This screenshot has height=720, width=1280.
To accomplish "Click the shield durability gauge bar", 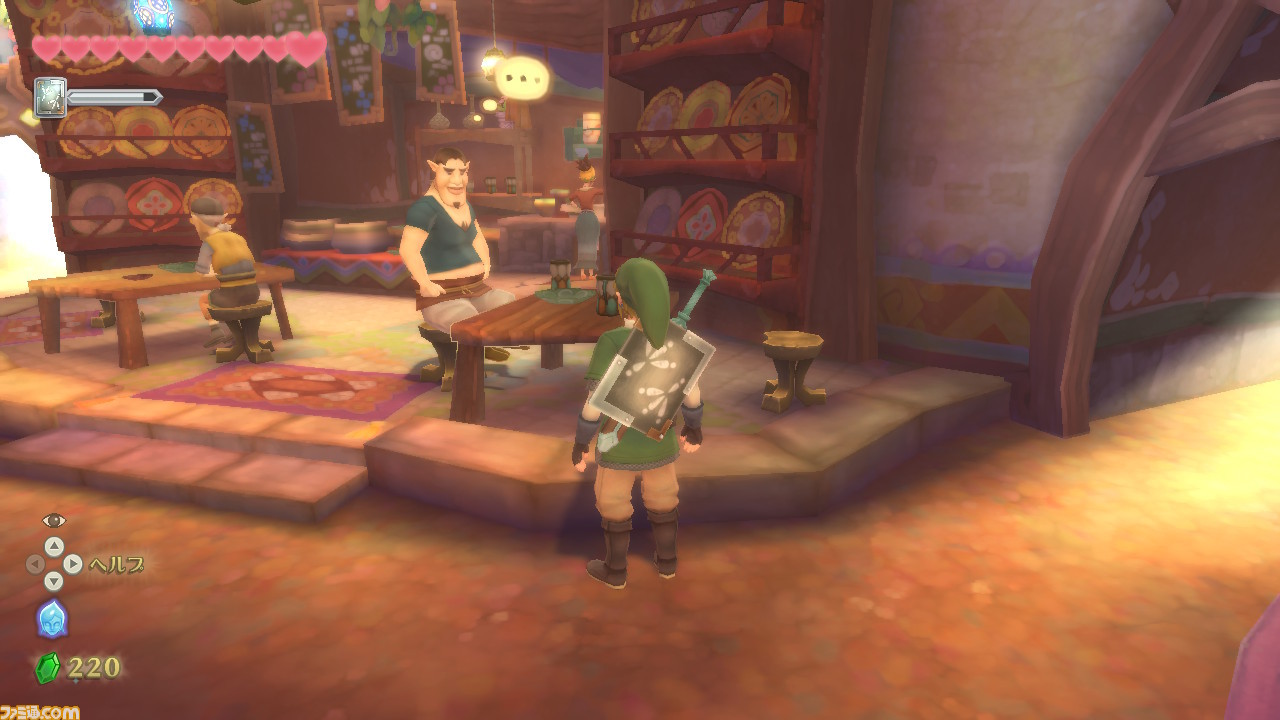I will [x=112, y=97].
